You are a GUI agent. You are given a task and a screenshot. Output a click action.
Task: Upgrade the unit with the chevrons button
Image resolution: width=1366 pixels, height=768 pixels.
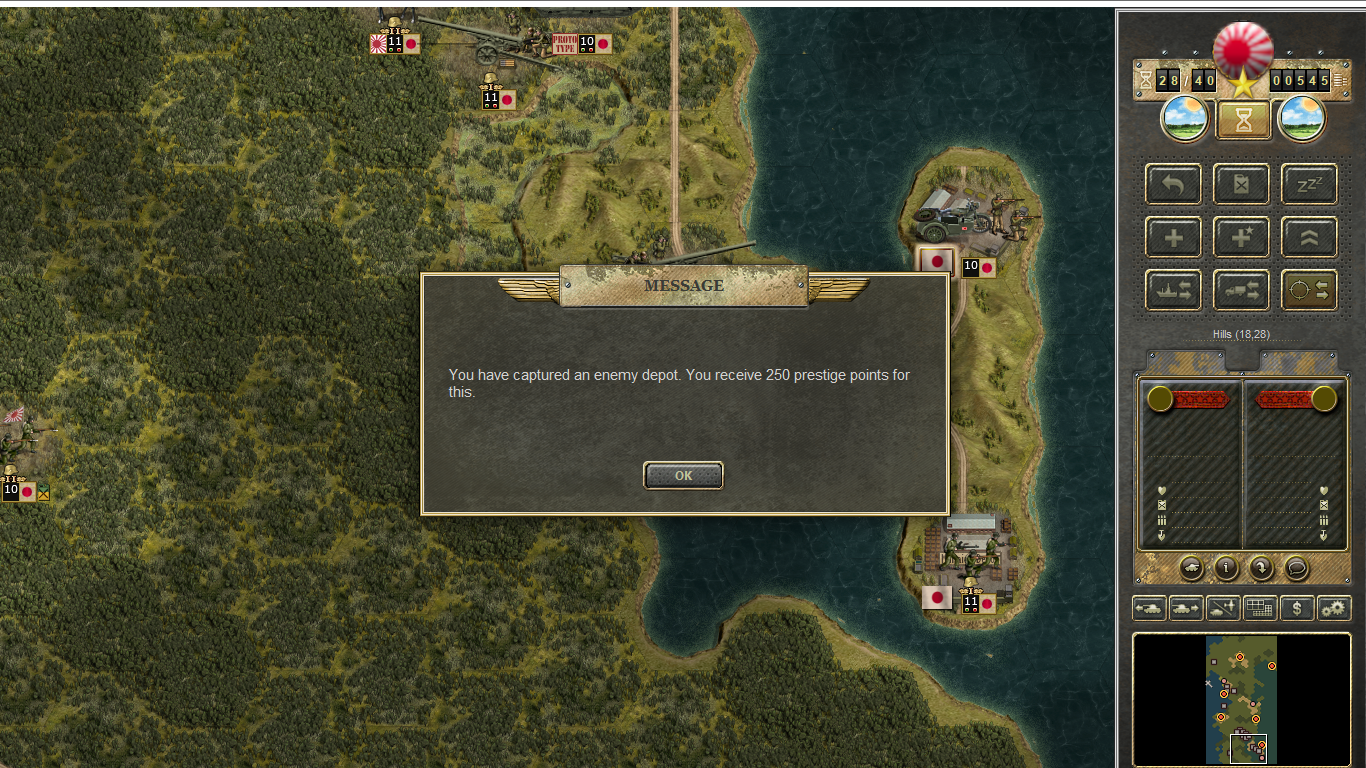tap(1309, 238)
